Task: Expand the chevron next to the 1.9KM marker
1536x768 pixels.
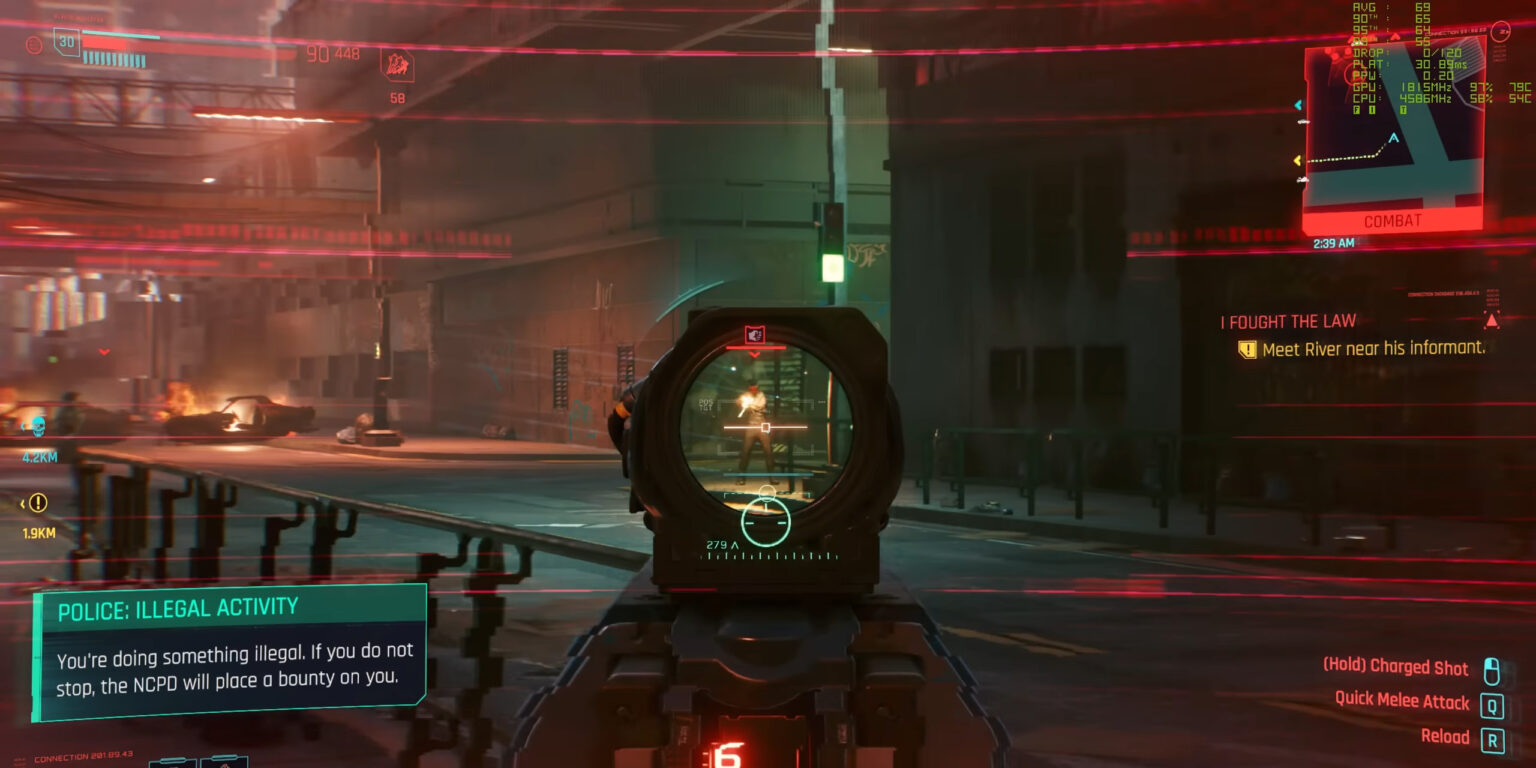Action: (22, 502)
